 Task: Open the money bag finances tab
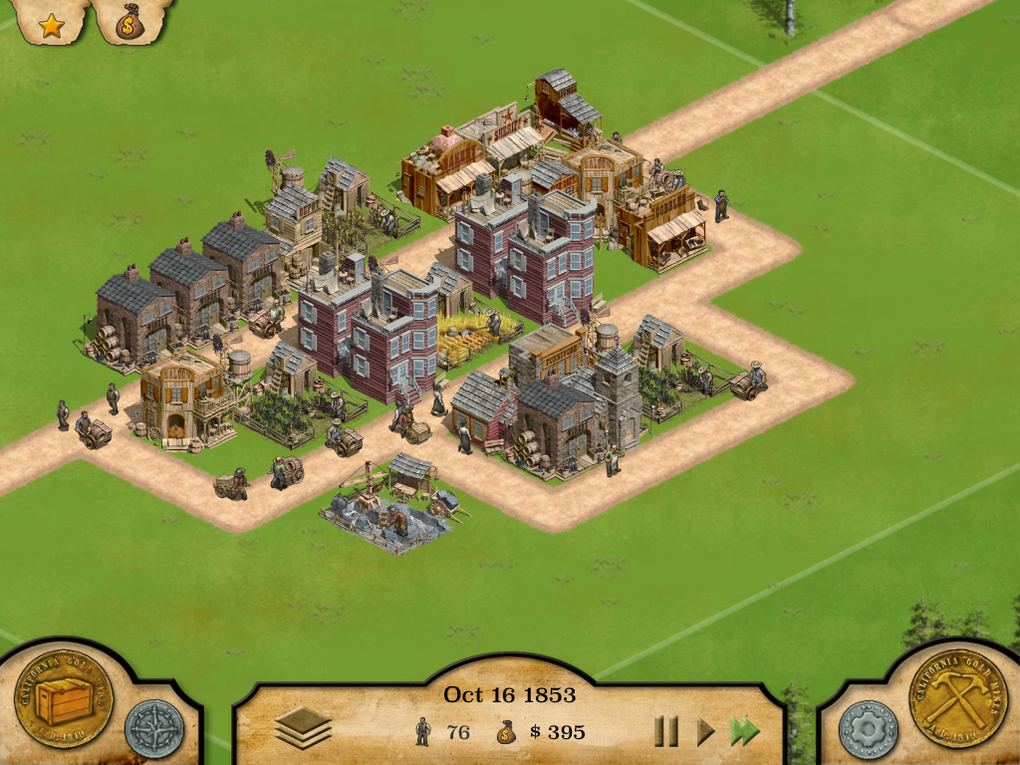pyautogui.click(x=128, y=23)
